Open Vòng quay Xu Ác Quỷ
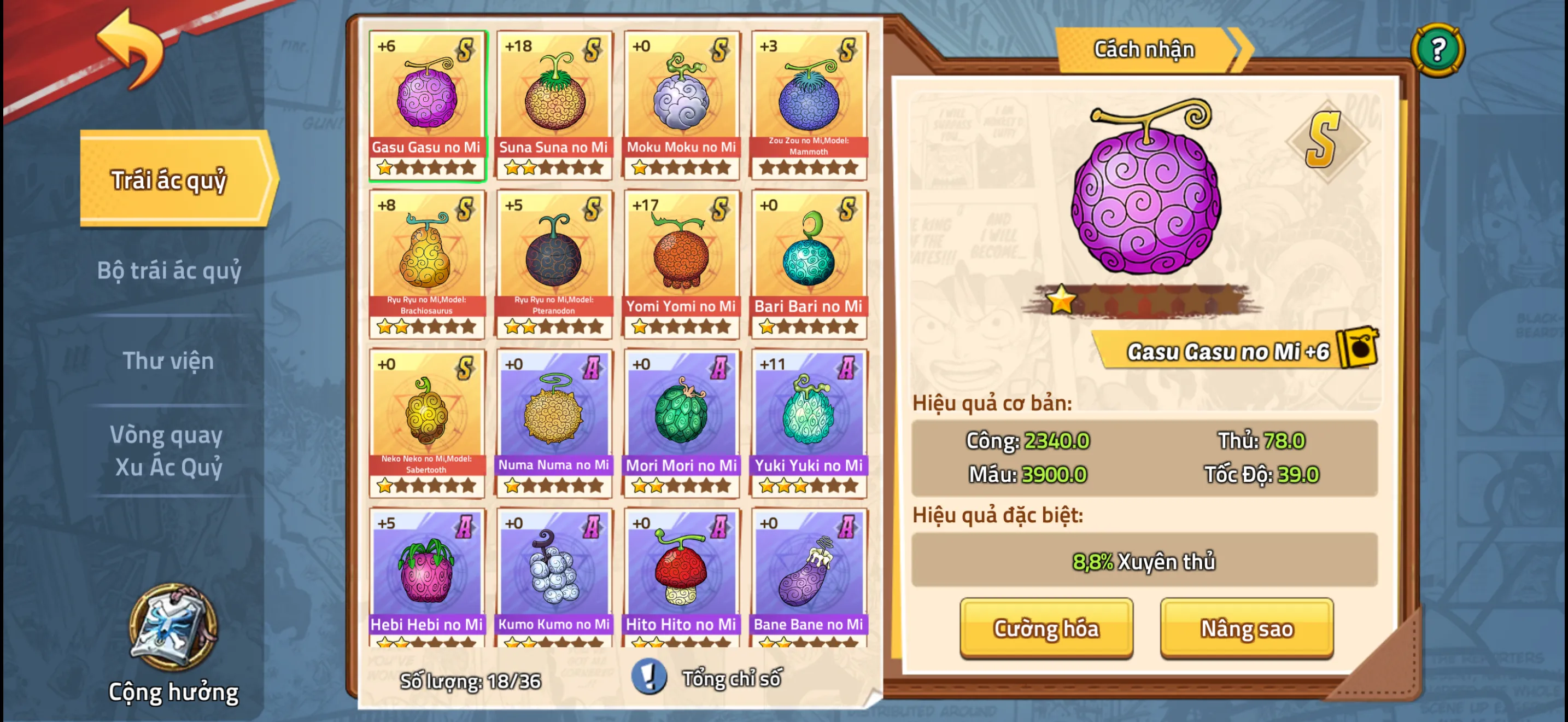Screen dimensions: 1568x722 click(x=168, y=451)
